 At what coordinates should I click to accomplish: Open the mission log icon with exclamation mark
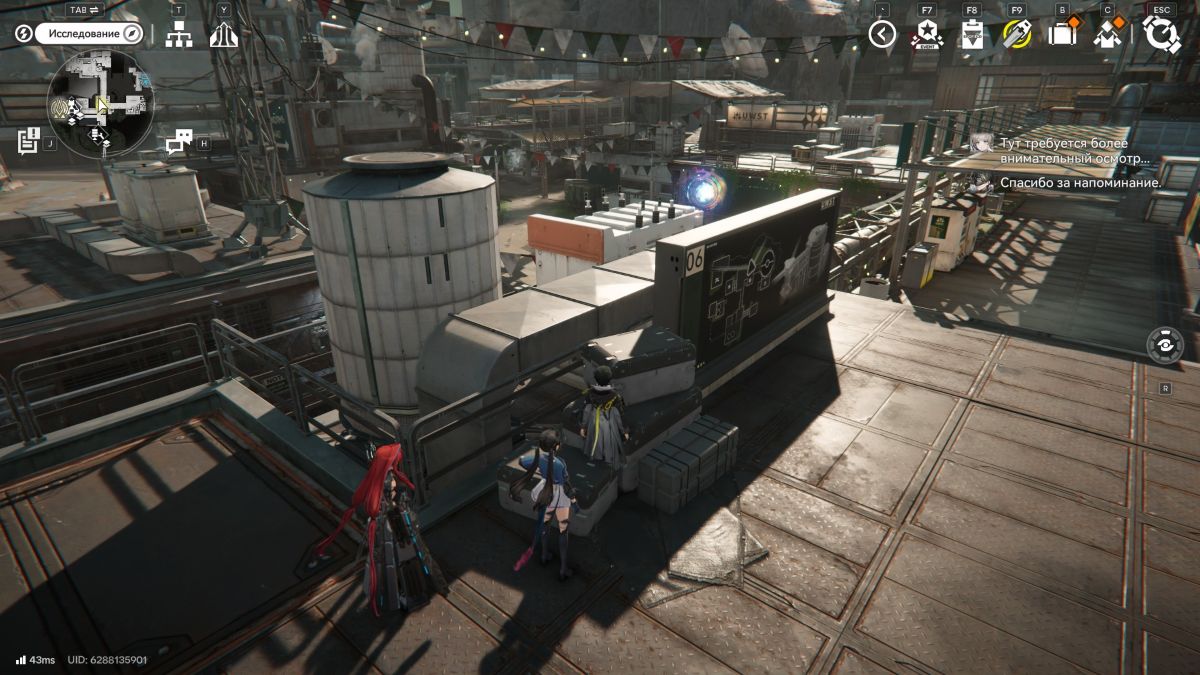(x=28, y=140)
